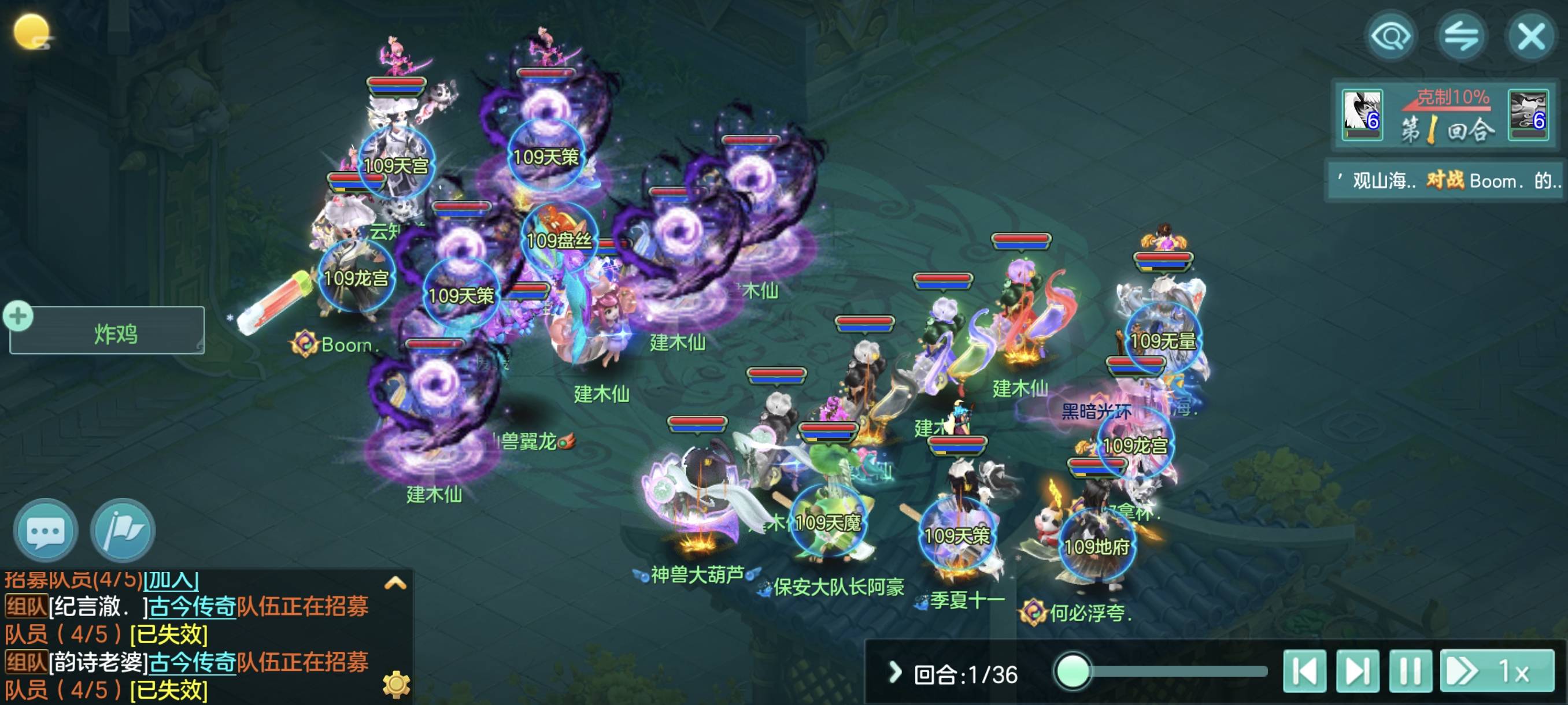The height and width of the screenshot is (705, 1568).
Task: Skip to the next round
Action: pos(1358,671)
